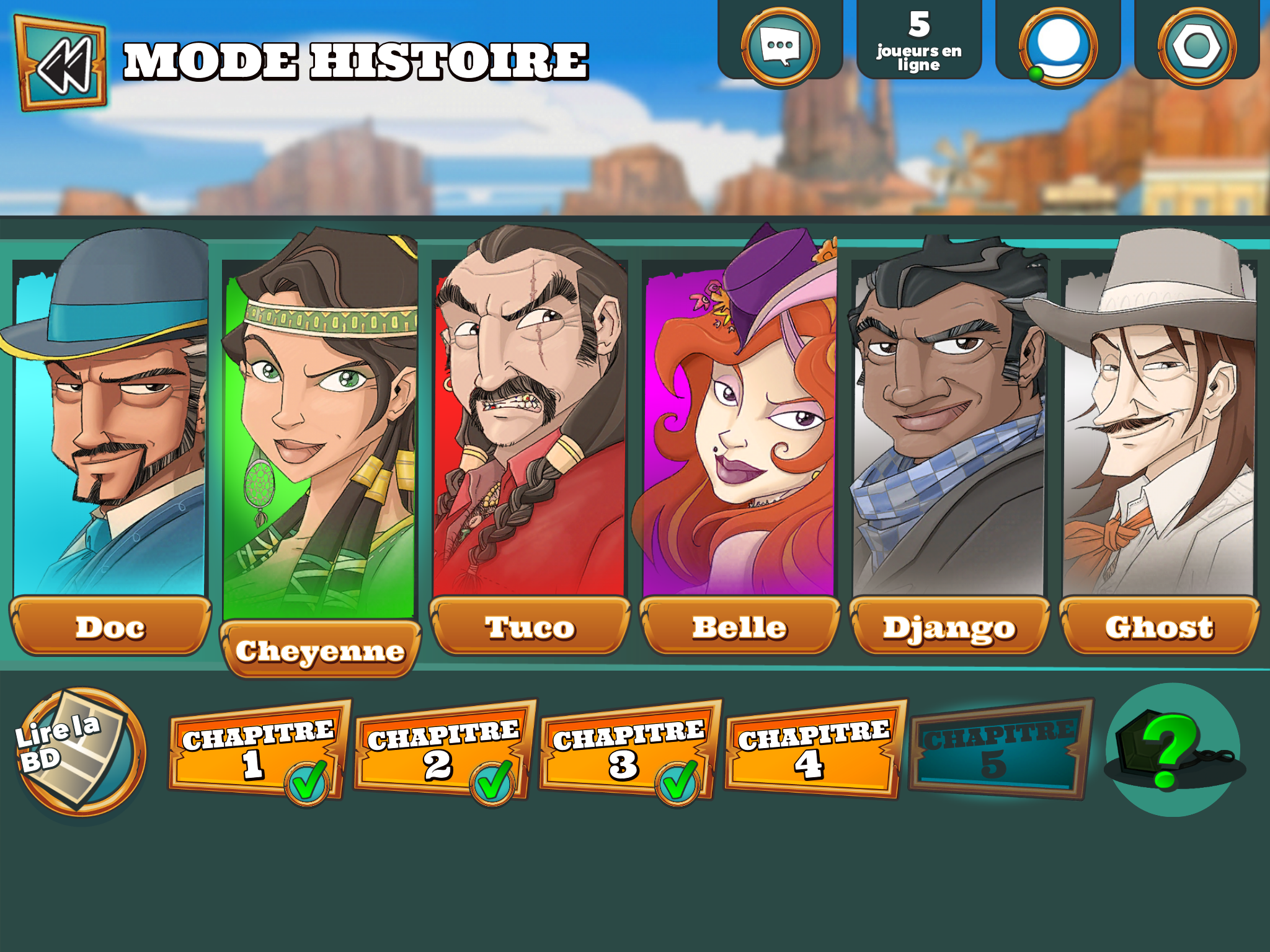1270x952 pixels.
Task: Open the chat speech bubble icon
Action: click(x=780, y=46)
